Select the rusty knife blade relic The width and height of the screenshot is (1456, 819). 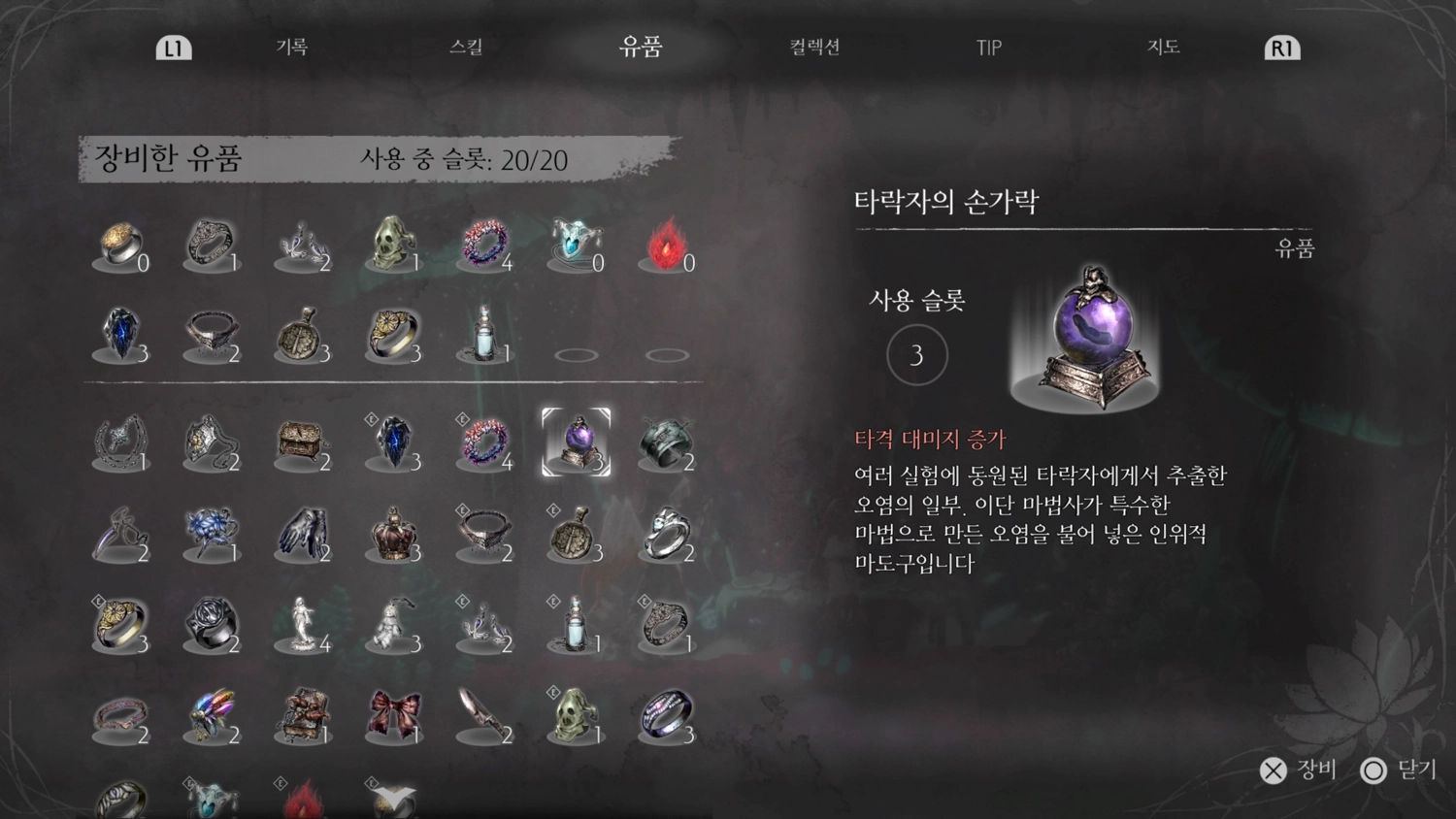pos(483,715)
